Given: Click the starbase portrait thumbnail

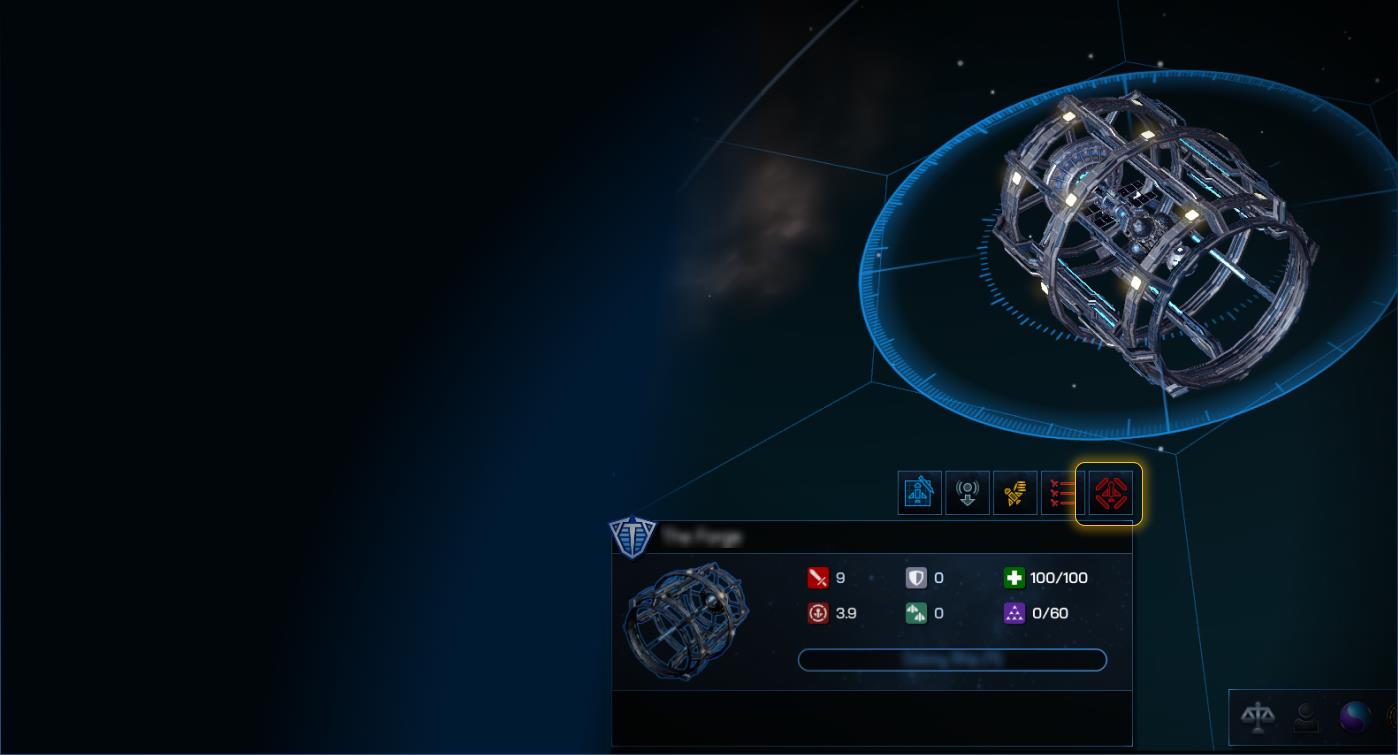Looking at the screenshot, I should tap(686, 621).
